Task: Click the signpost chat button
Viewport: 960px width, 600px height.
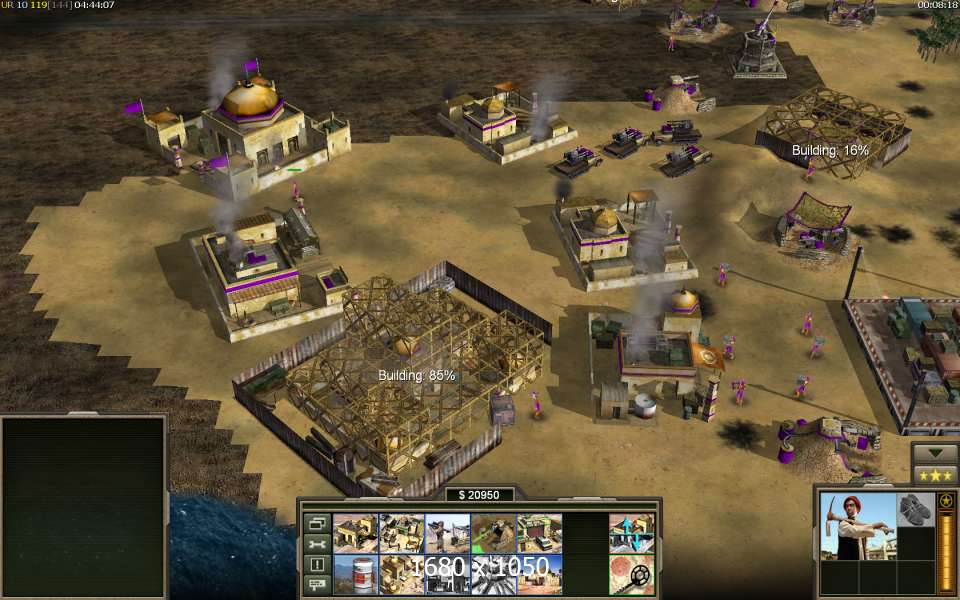Action: (x=317, y=584)
